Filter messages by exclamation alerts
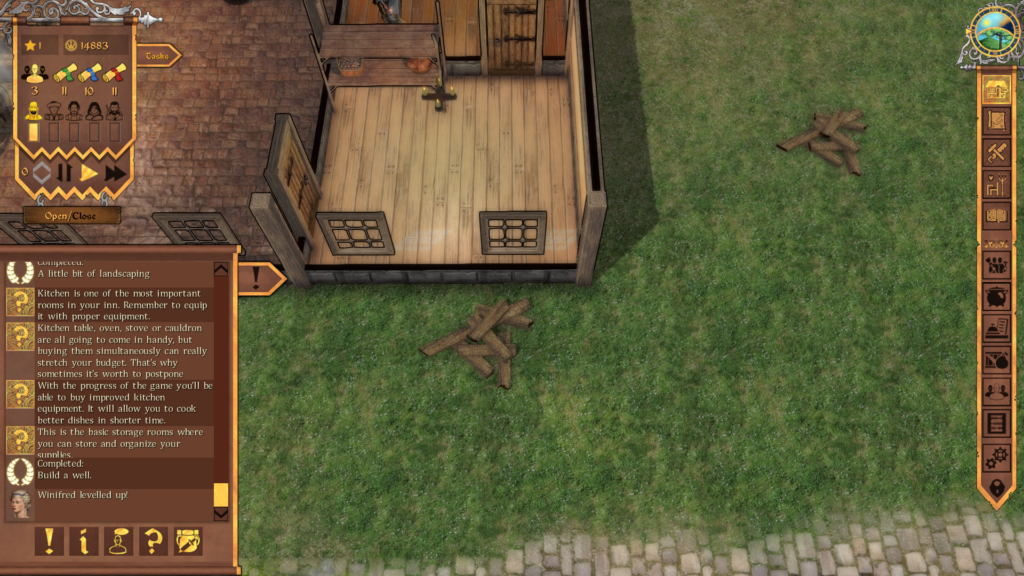This screenshot has height=576, width=1024. point(49,541)
